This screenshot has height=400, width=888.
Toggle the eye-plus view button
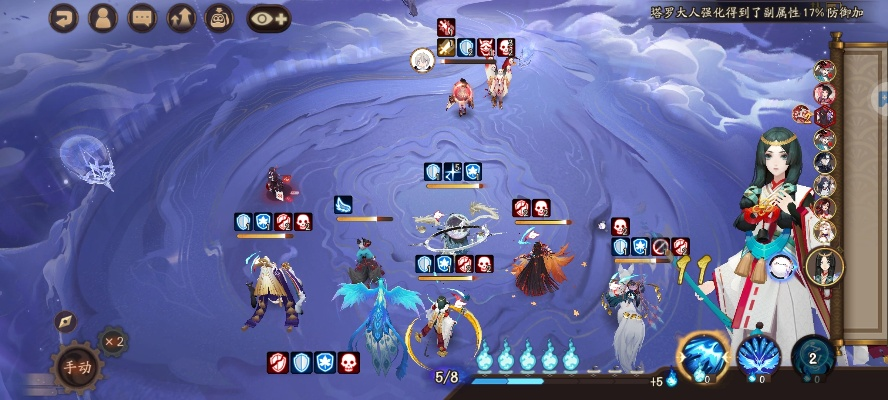[x=268, y=17]
